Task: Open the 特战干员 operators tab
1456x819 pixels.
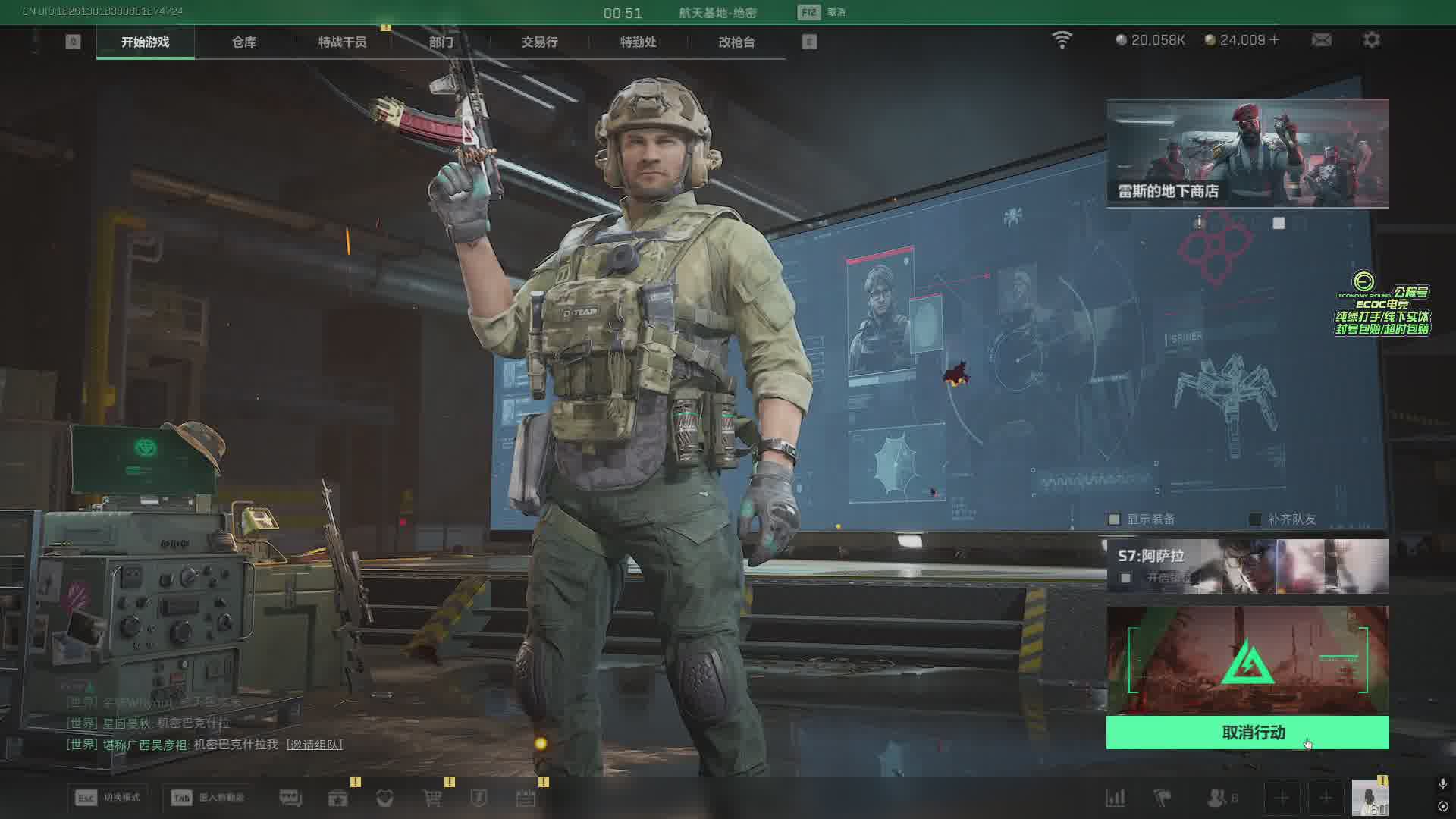Action: 342,42
